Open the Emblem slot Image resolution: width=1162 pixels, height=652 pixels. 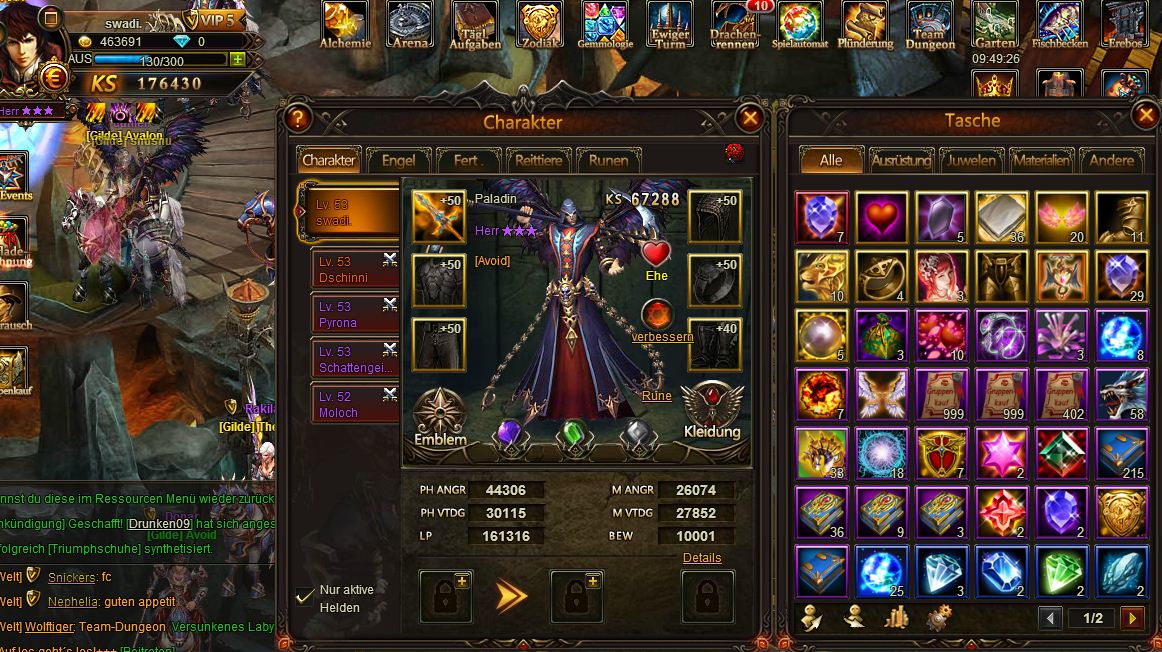pos(440,415)
